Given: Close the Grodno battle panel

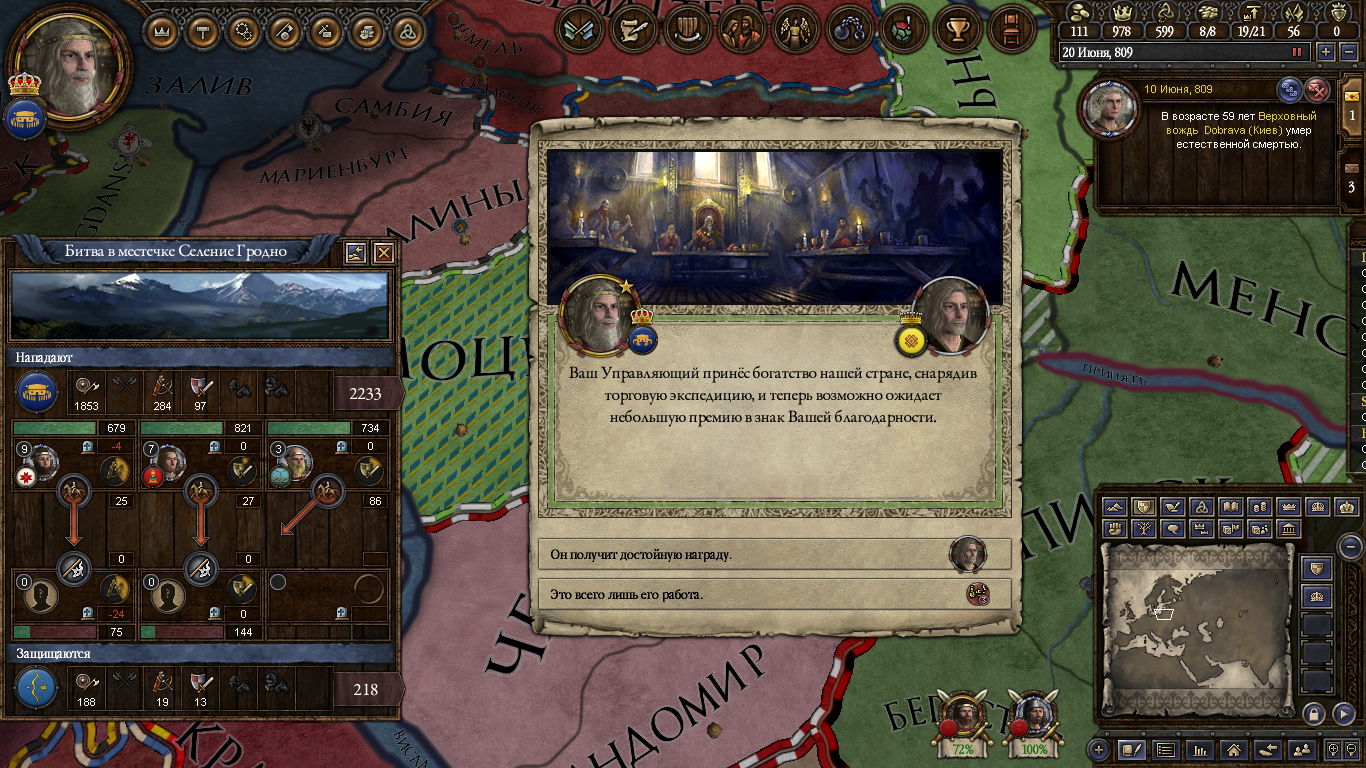Looking at the screenshot, I should pos(383,253).
